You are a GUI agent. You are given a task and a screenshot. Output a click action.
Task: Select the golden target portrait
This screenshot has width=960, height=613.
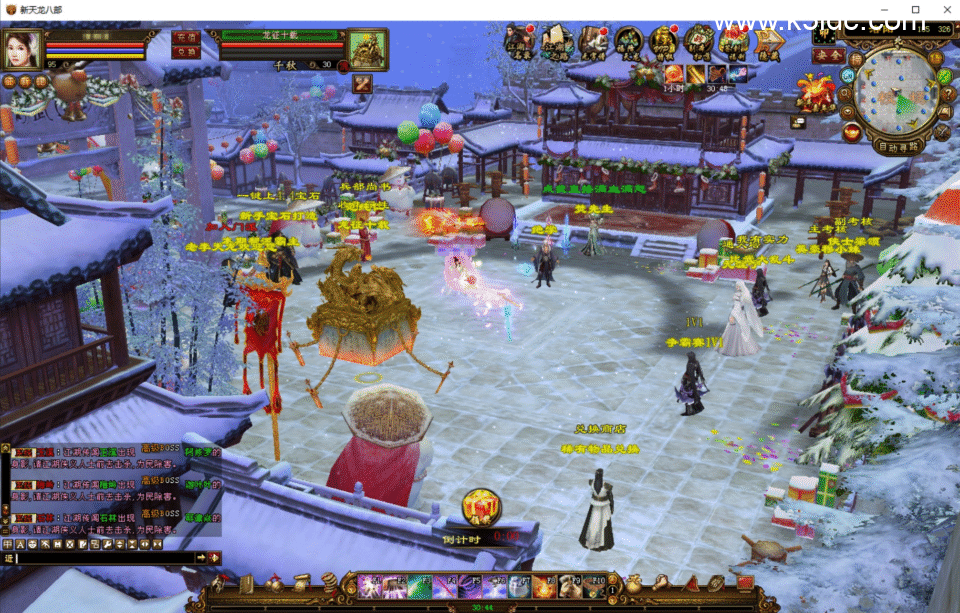[x=367, y=48]
